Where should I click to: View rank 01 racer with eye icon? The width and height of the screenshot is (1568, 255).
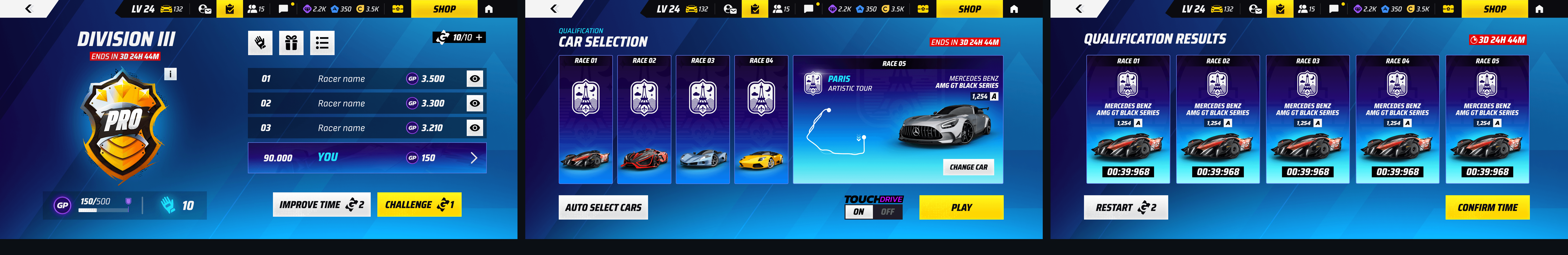pyautogui.click(x=475, y=78)
